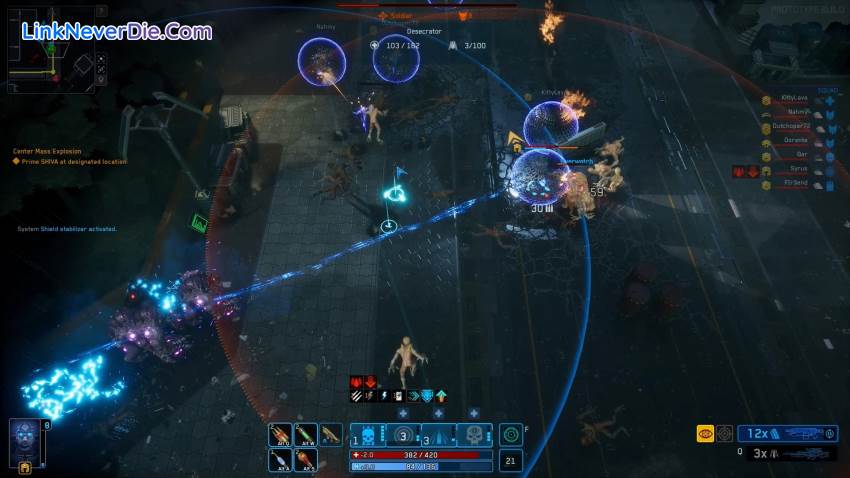This screenshot has height=478, width=850.
Task: Select the primary weapon with 12x ammo
Action: [788, 433]
